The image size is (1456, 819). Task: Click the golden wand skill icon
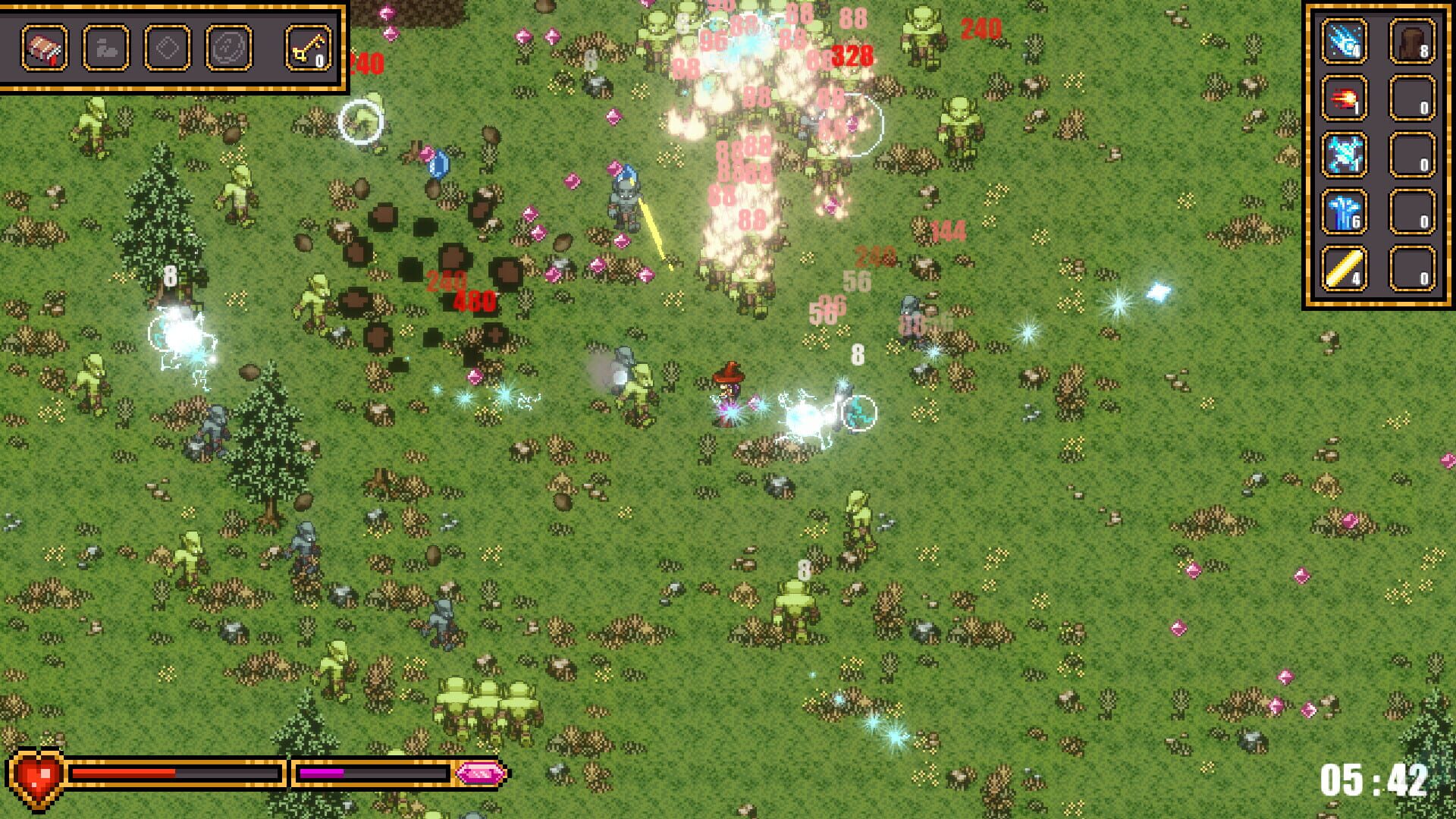click(1344, 267)
